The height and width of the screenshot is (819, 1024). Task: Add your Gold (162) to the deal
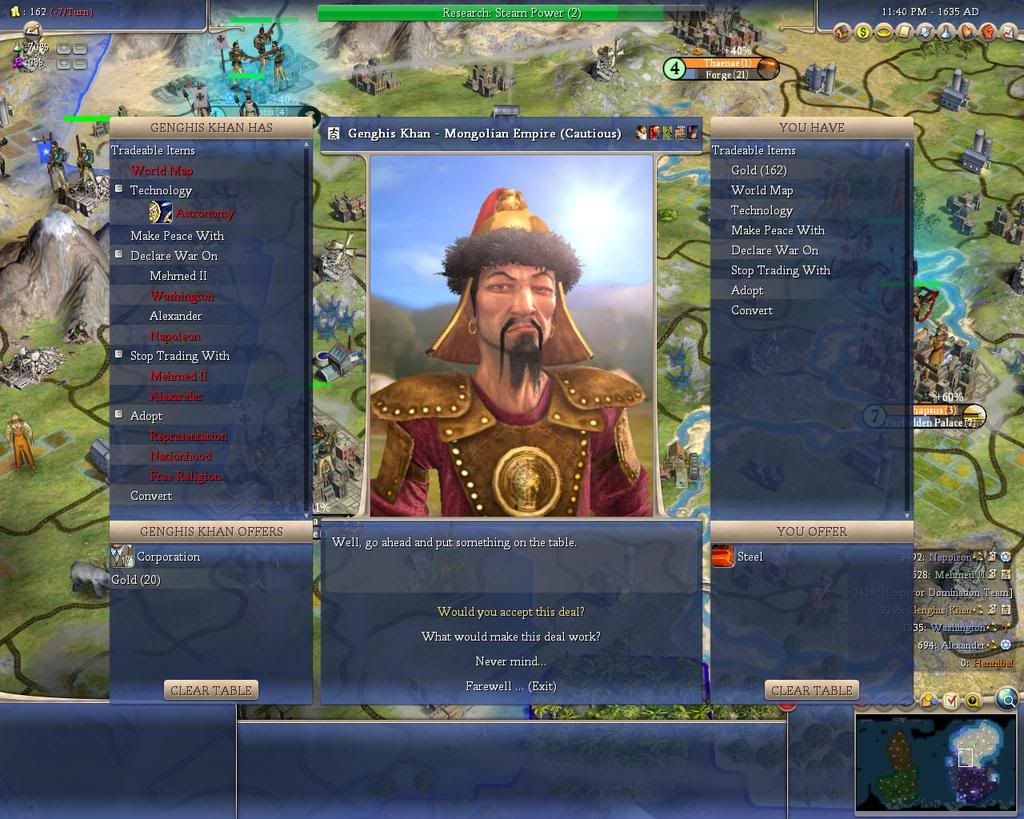[x=758, y=170]
